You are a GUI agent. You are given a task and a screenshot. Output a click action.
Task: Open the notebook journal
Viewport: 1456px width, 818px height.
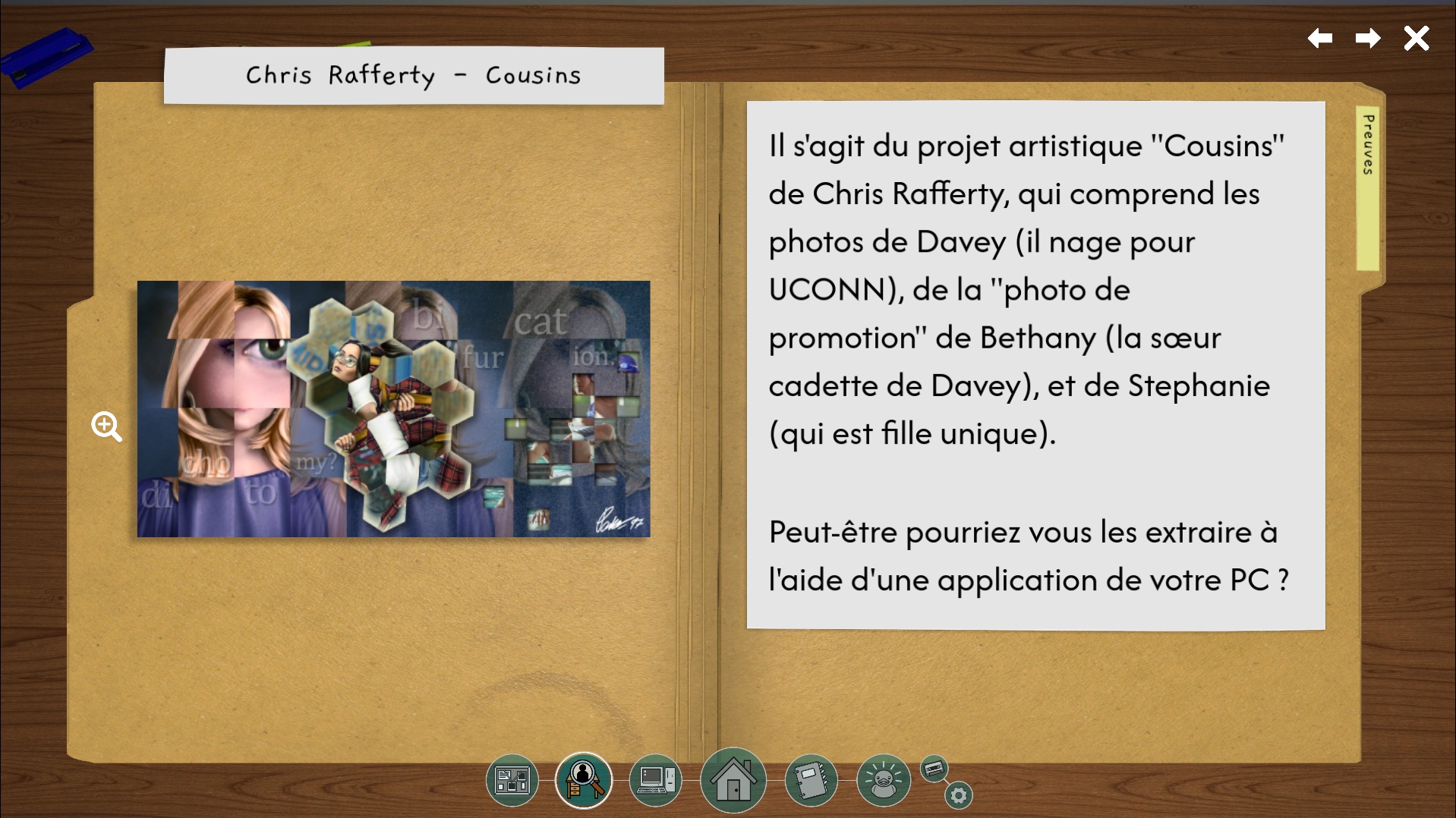(x=810, y=779)
